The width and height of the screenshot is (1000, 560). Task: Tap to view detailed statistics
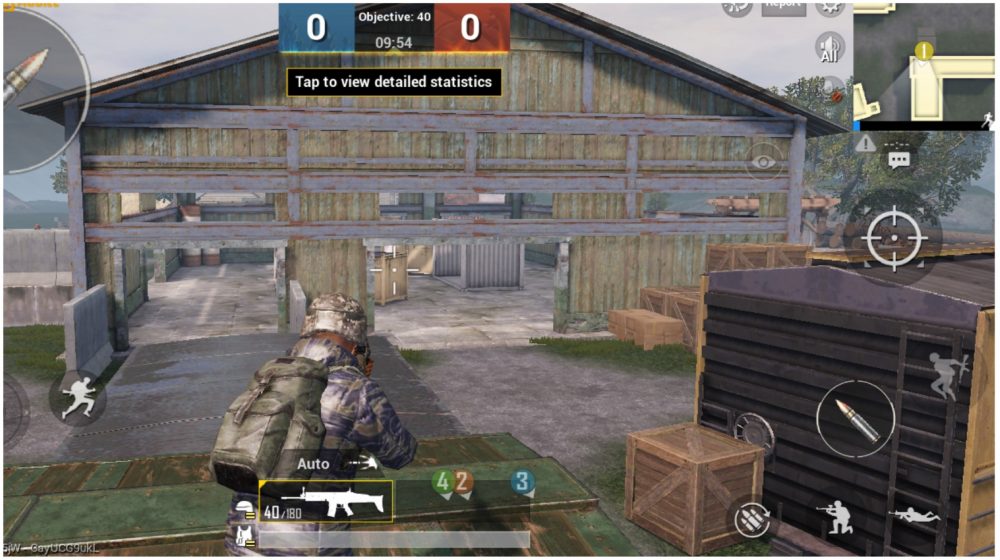click(394, 82)
